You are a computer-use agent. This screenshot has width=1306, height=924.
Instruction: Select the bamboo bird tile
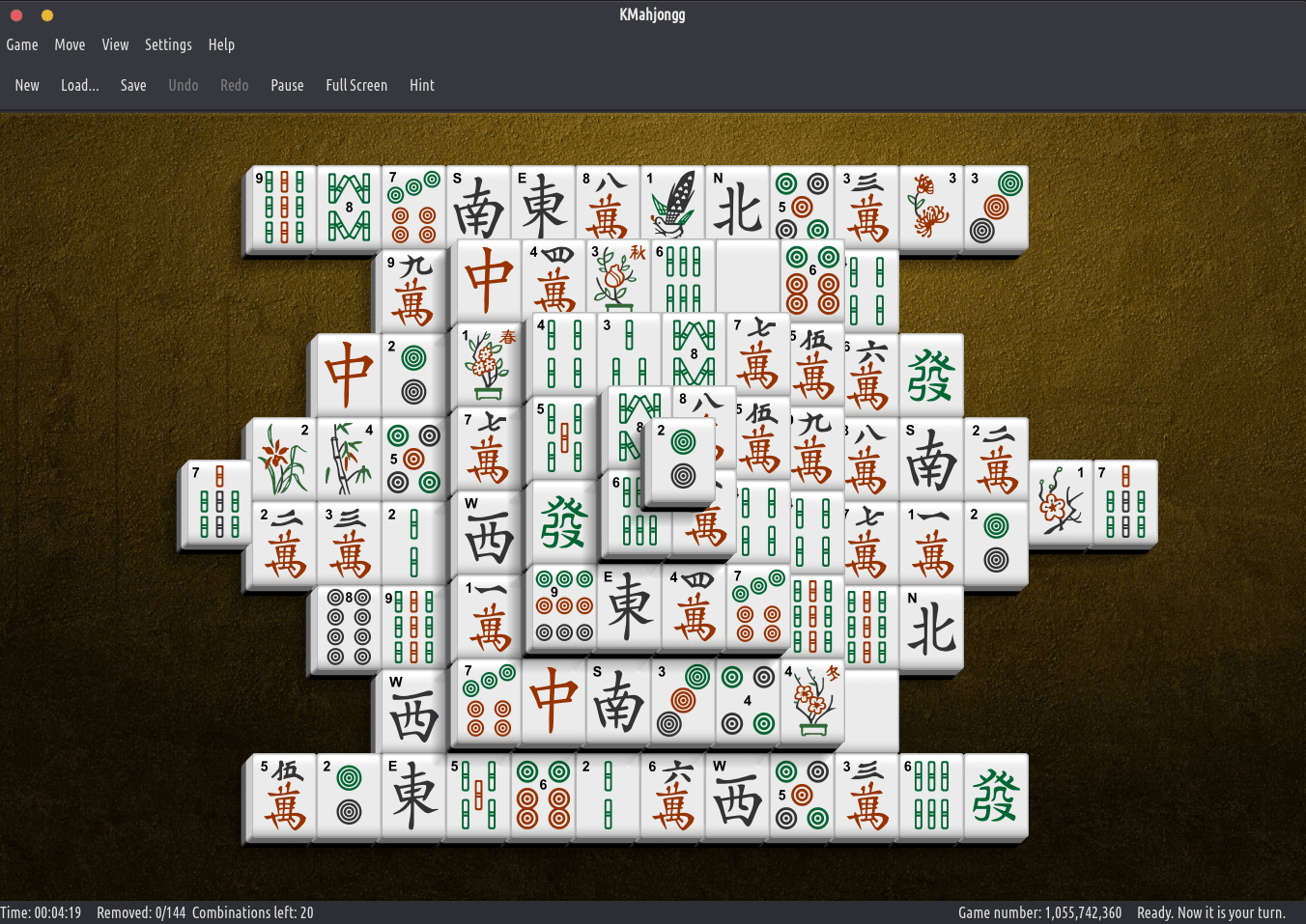(x=672, y=205)
